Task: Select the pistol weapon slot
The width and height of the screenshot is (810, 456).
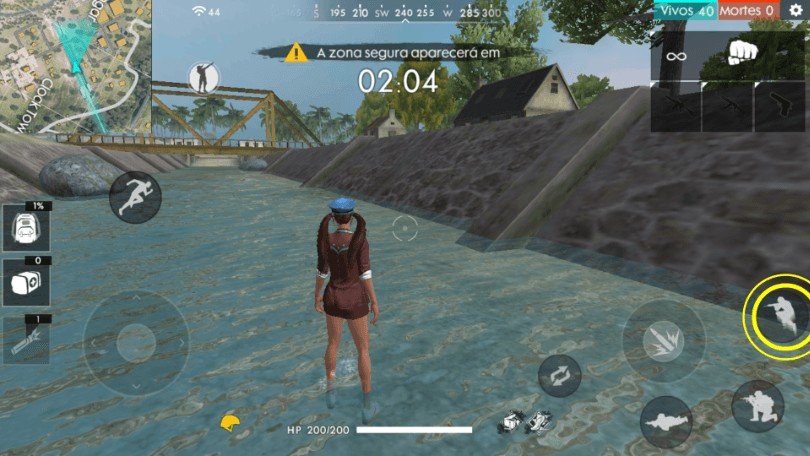Action: click(x=779, y=107)
